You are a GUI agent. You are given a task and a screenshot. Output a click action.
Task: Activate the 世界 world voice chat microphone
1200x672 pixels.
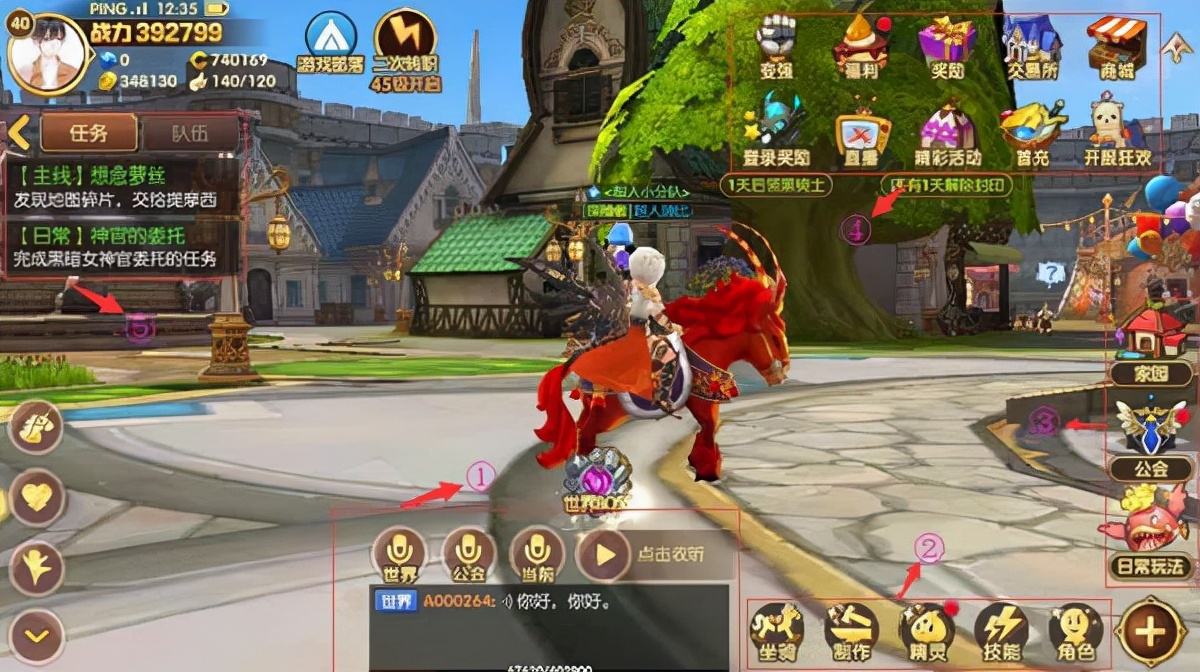(x=399, y=555)
